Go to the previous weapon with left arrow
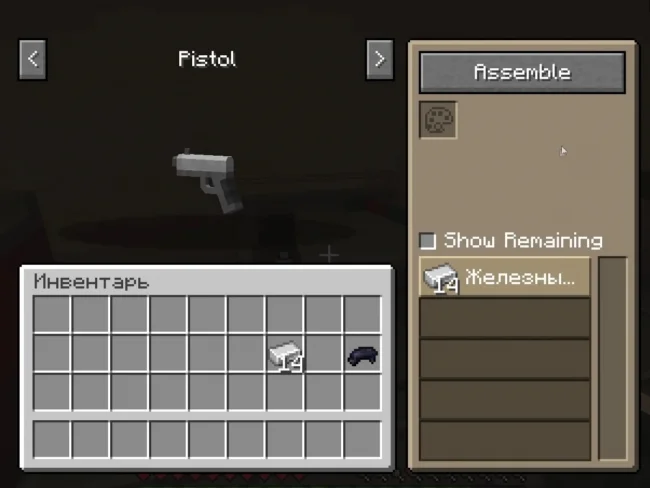 [33, 59]
